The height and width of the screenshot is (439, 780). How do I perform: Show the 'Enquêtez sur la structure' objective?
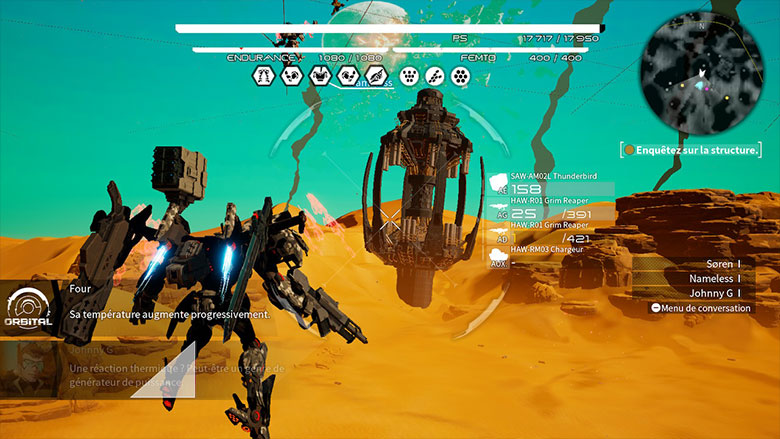pyautogui.click(x=690, y=150)
